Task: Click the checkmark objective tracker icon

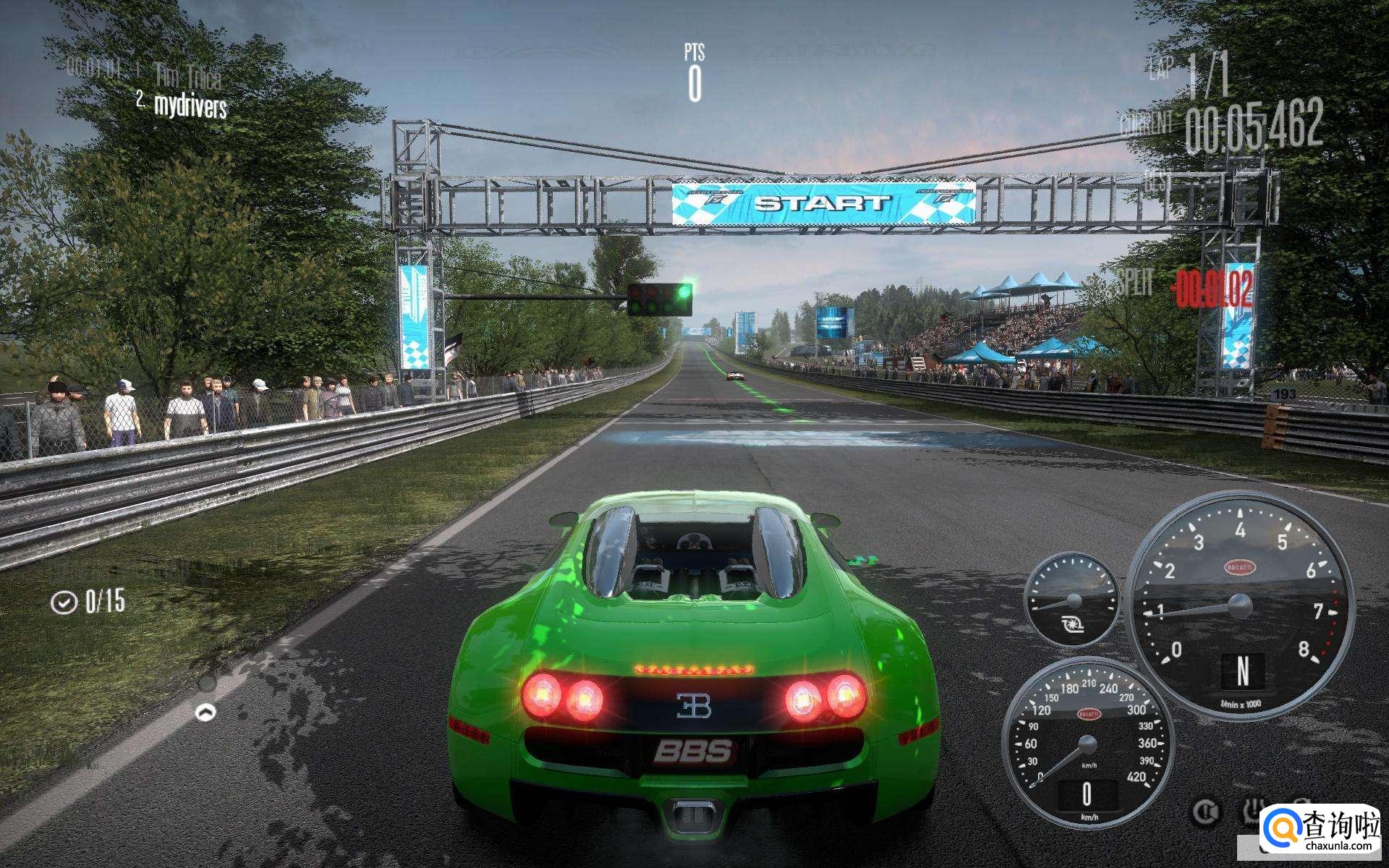Action: (x=64, y=602)
